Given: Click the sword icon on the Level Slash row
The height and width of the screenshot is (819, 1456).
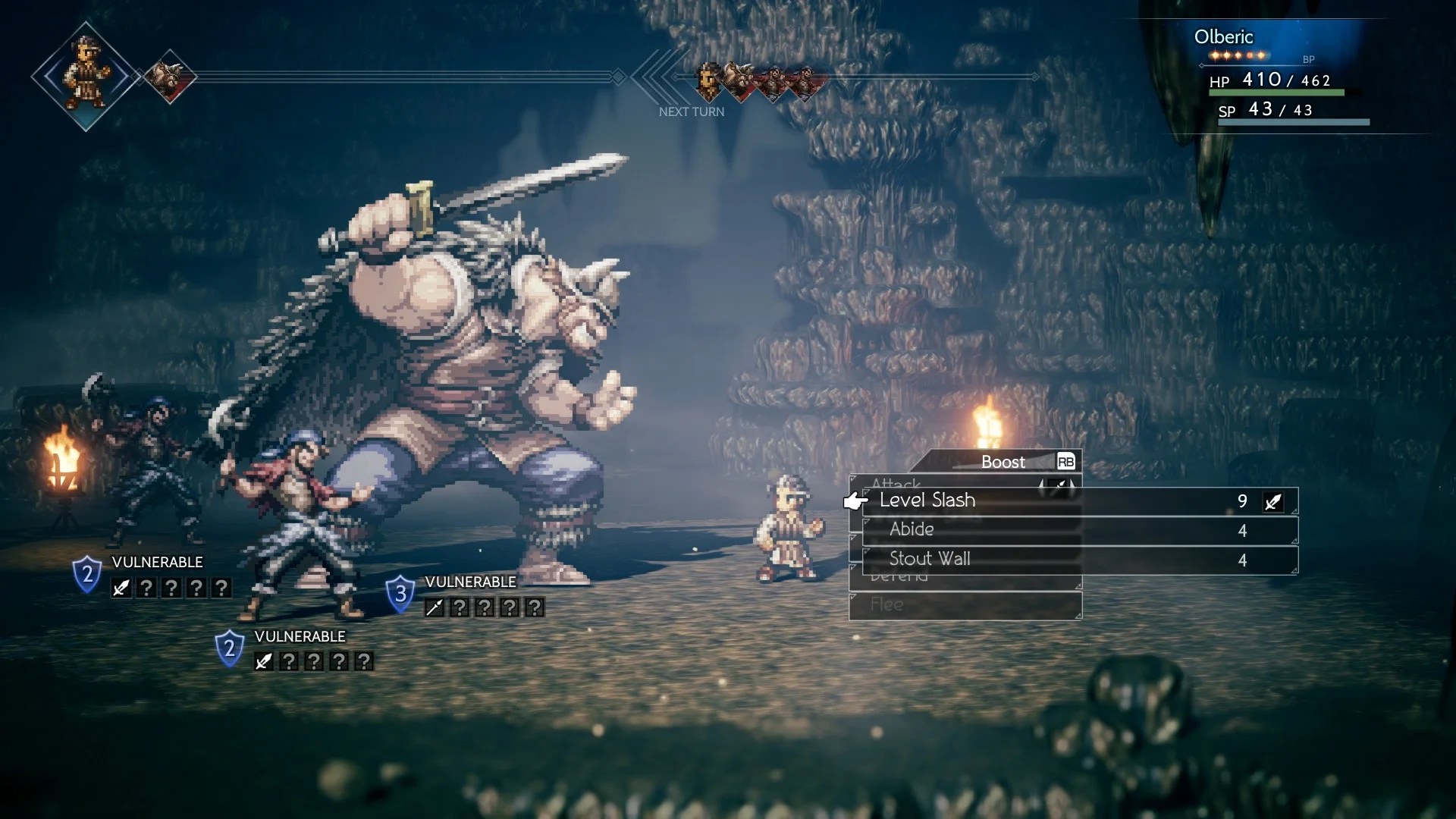Looking at the screenshot, I should pyautogui.click(x=1272, y=500).
